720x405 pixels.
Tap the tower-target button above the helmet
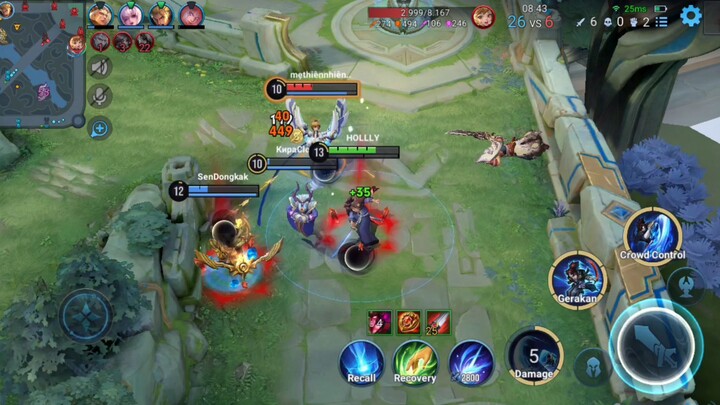click(685, 284)
